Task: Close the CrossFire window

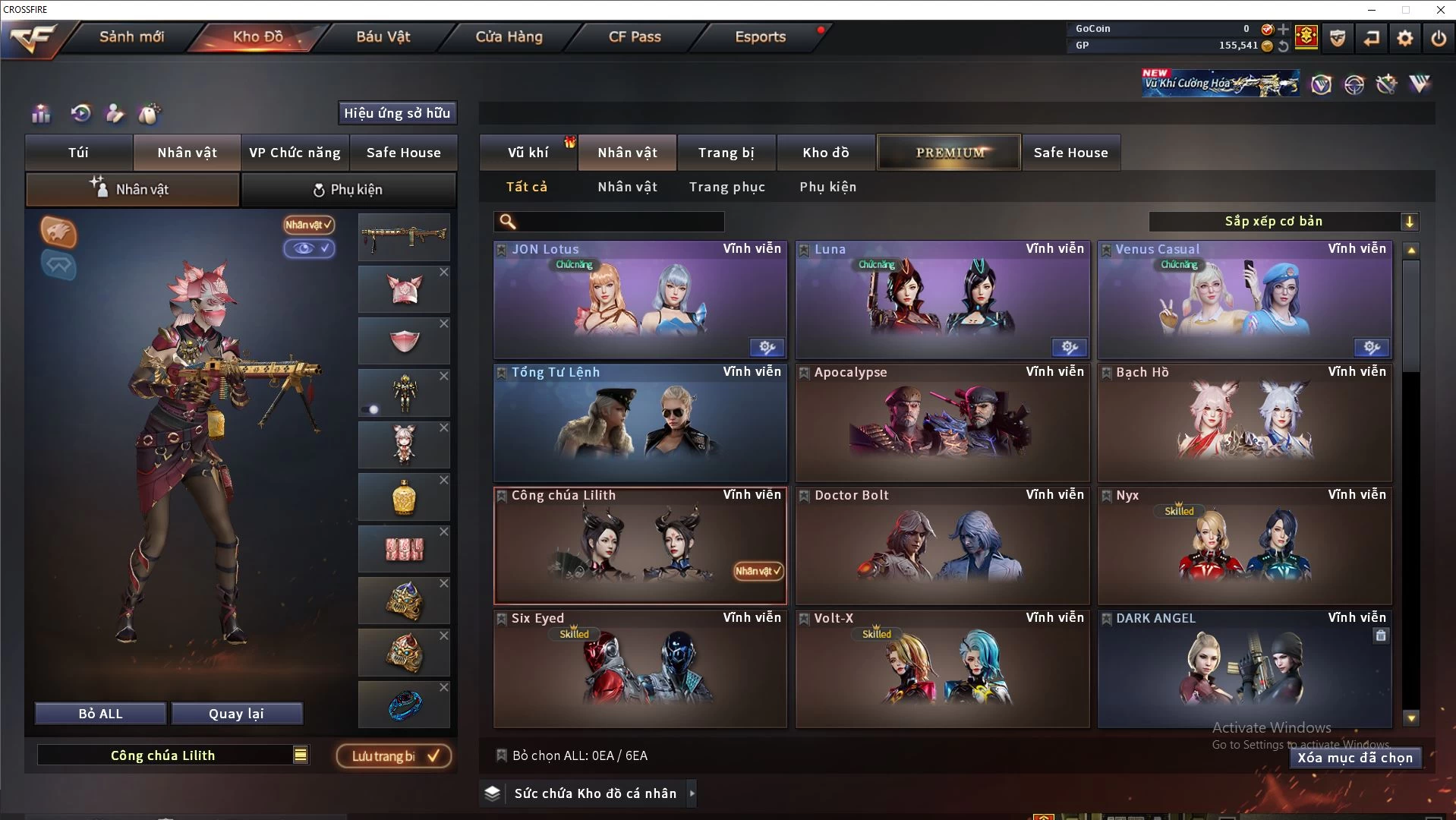Action: 1440,10
